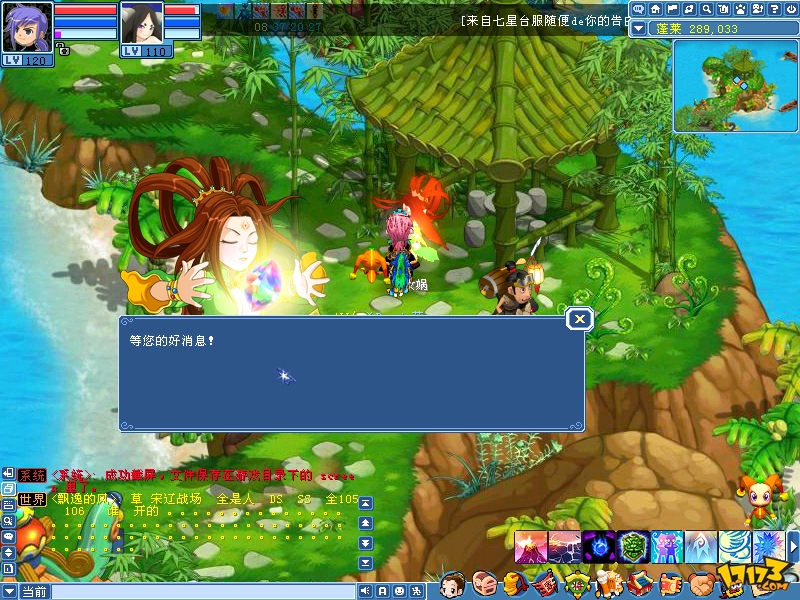Viewport: 800px width, 600px height.
Task: Activate the whirlwind tornado skill
Action: point(734,547)
